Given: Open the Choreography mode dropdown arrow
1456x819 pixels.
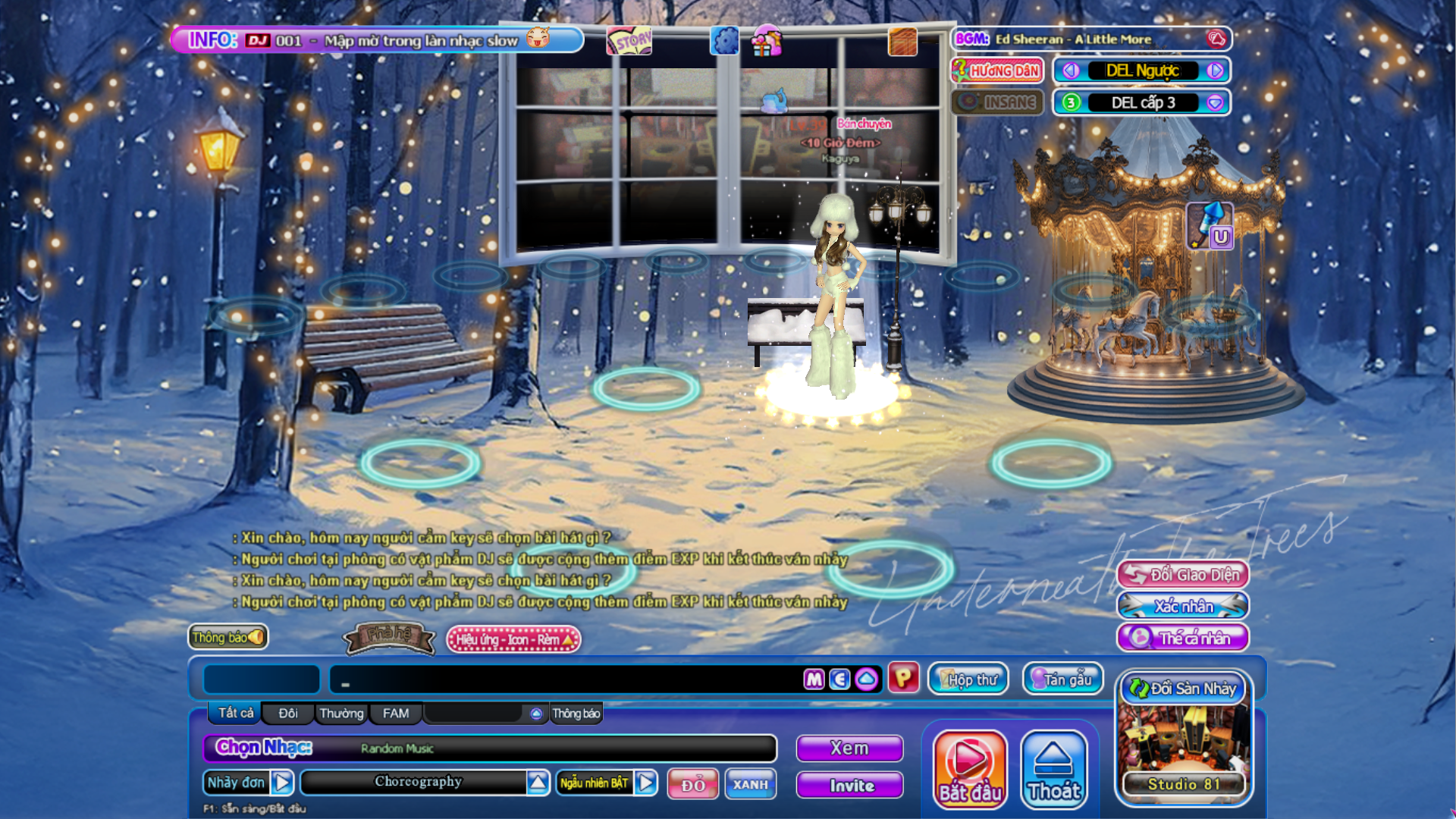Looking at the screenshot, I should click(x=538, y=782).
